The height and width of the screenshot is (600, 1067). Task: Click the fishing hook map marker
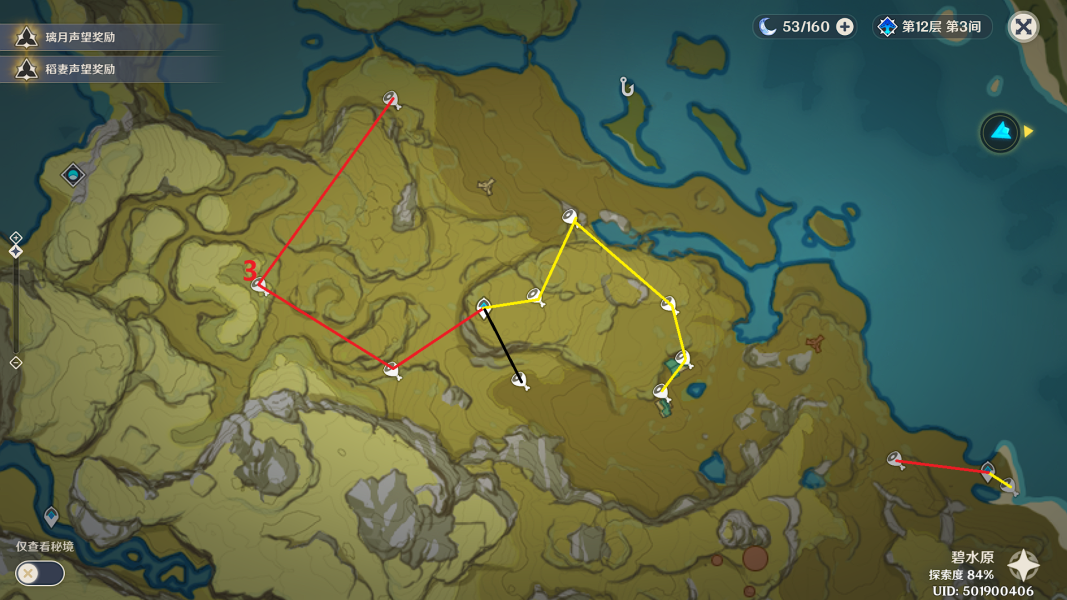click(x=627, y=88)
